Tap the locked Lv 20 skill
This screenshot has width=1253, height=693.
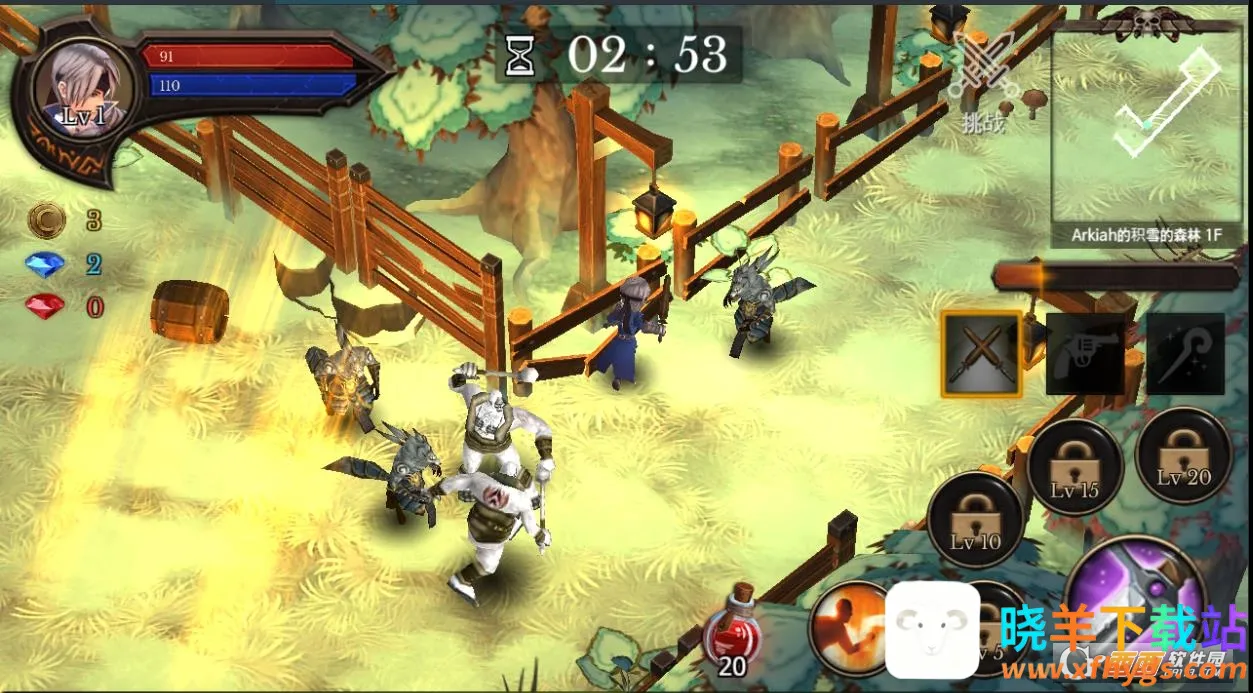click(x=1184, y=456)
